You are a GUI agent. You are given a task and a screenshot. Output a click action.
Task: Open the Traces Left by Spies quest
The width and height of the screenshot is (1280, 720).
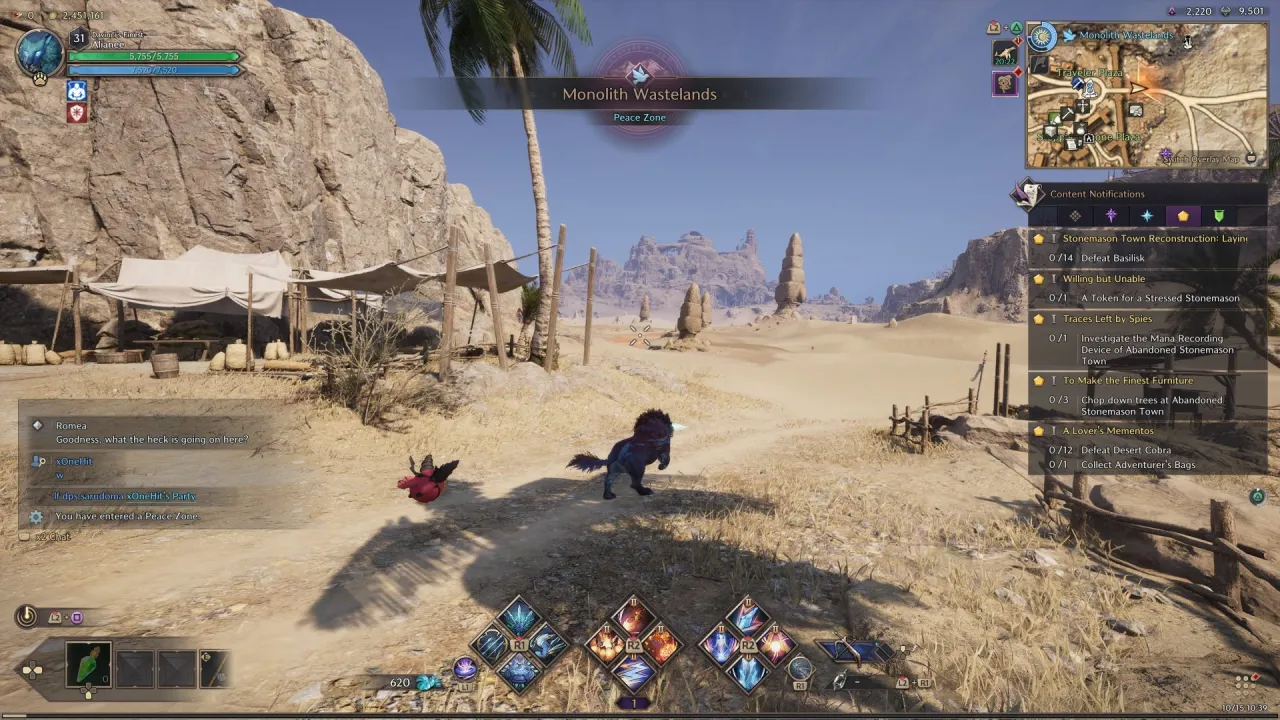click(1107, 319)
